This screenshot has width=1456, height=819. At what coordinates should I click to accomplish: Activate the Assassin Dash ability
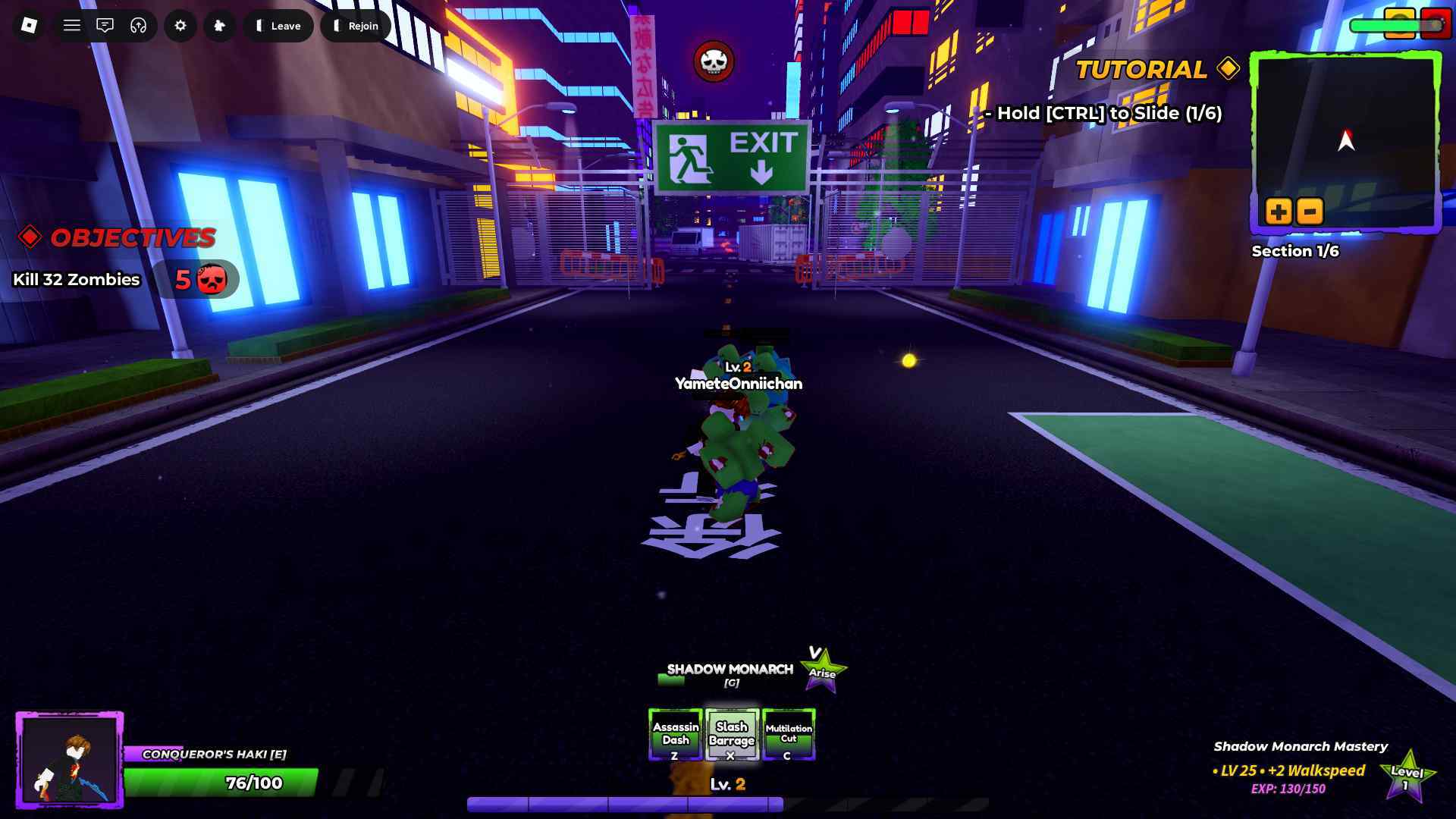click(x=676, y=734)
